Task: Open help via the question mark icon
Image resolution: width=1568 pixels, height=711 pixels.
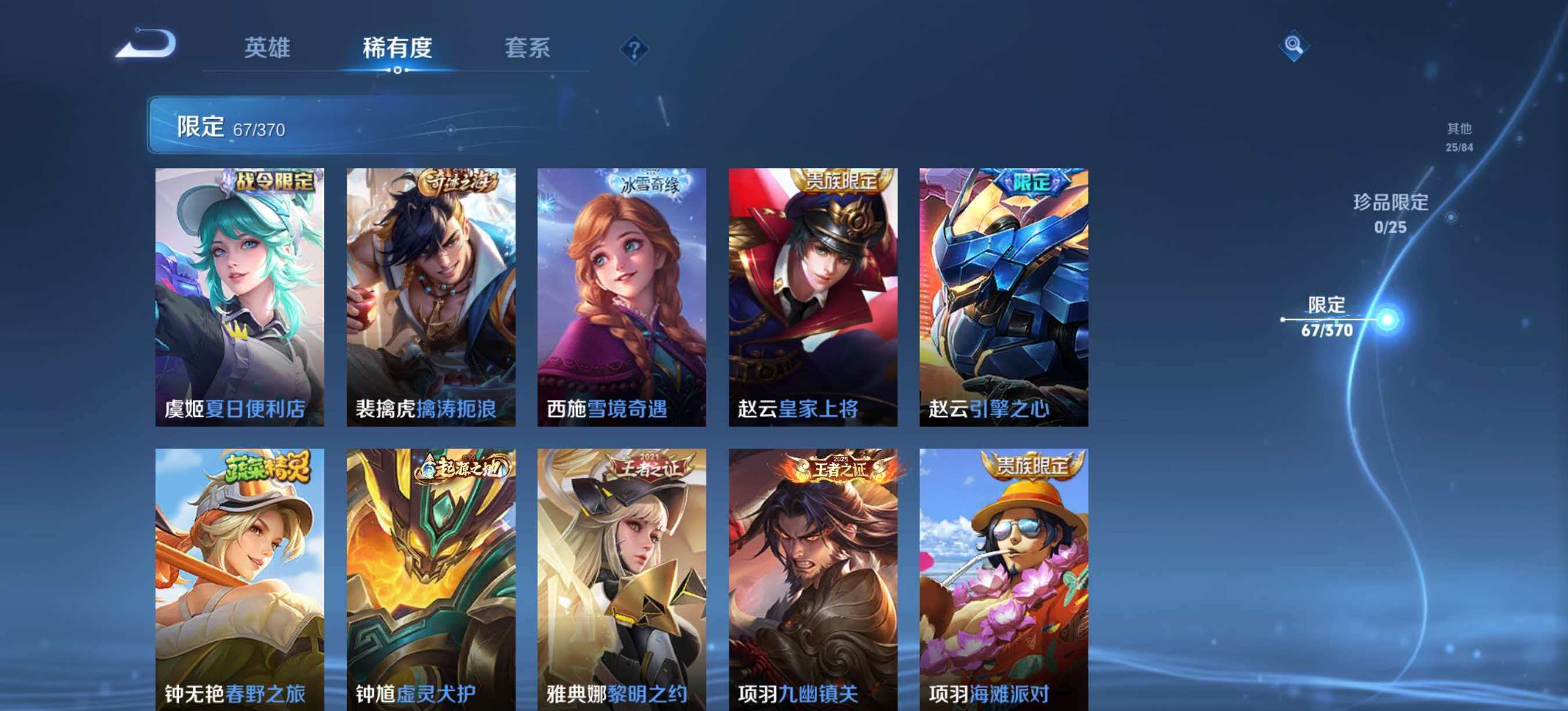Action: pos(634,50)
